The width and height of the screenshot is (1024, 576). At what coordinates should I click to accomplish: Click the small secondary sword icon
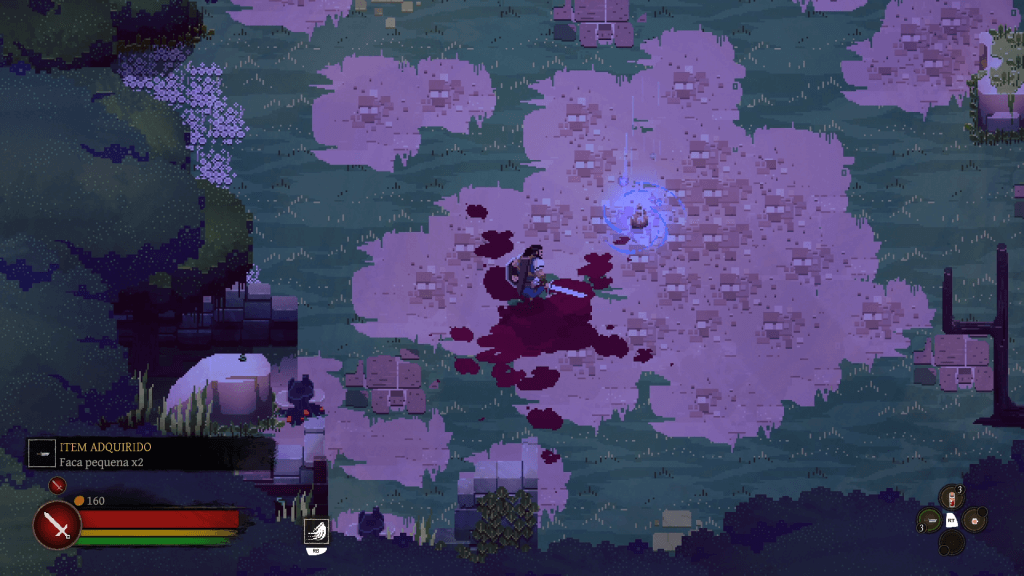coord(56,485)
